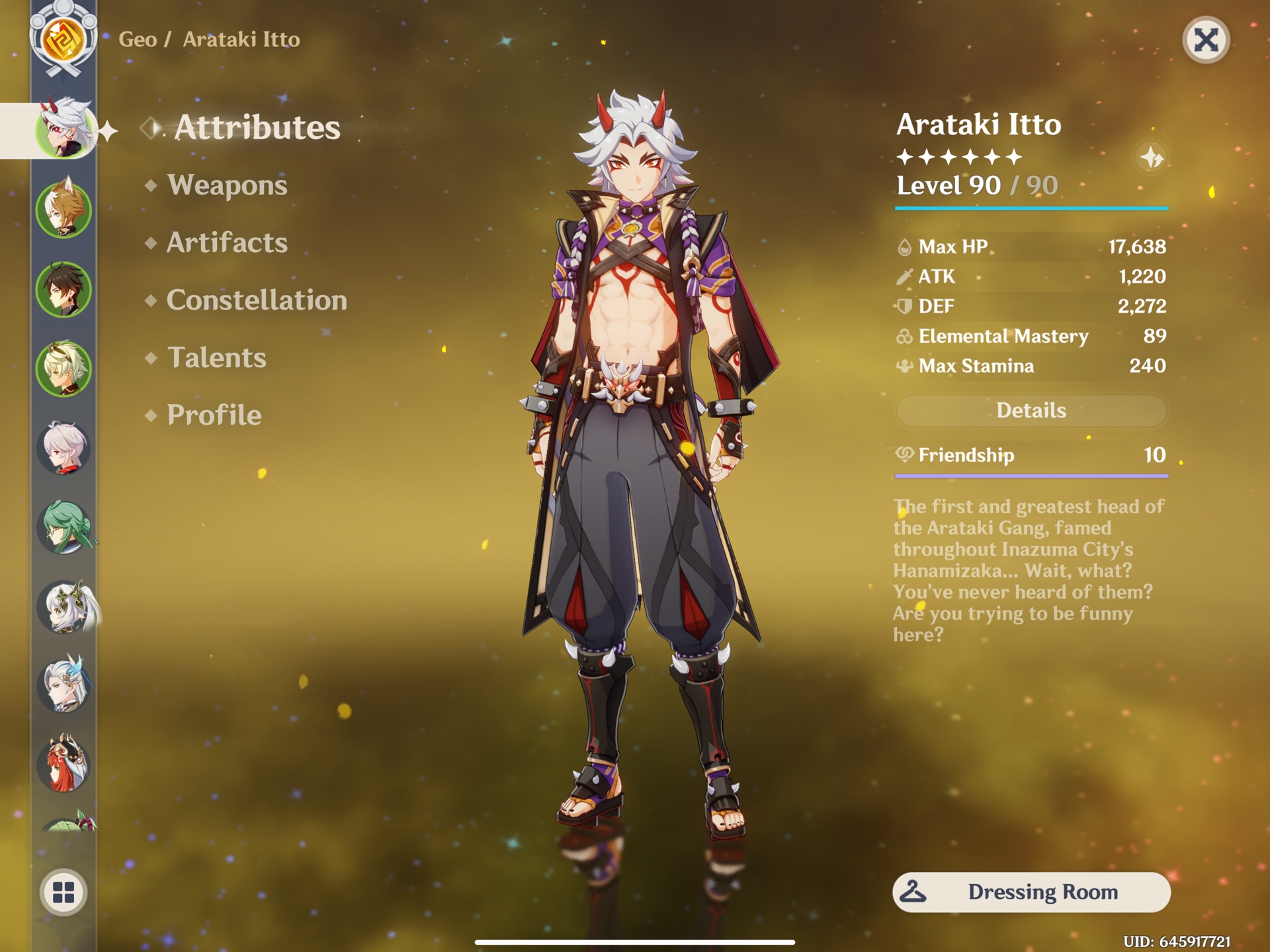Image resolution: width=1270 pixels, height=952 pixels.
Task: Open the Details panel
Action: (x=1033, y=410)
